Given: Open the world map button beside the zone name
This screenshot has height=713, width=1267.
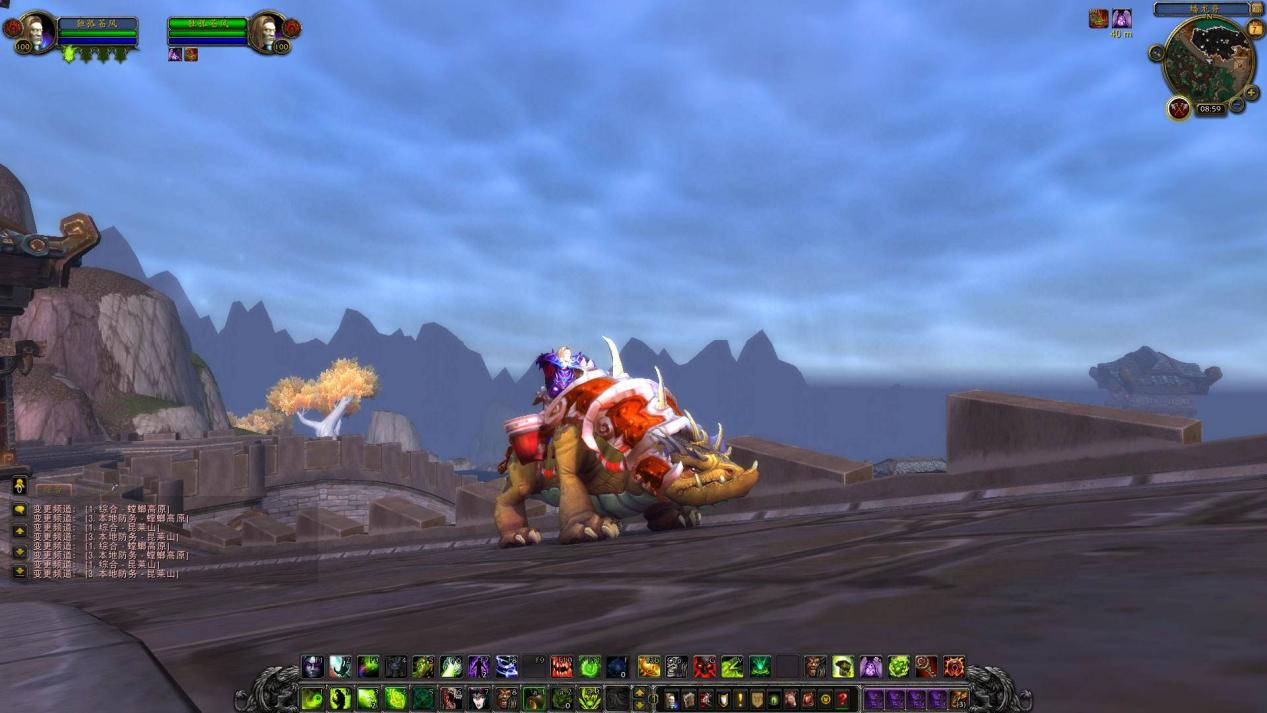Looking at the screenshot, I should (x=1257, y=8).
